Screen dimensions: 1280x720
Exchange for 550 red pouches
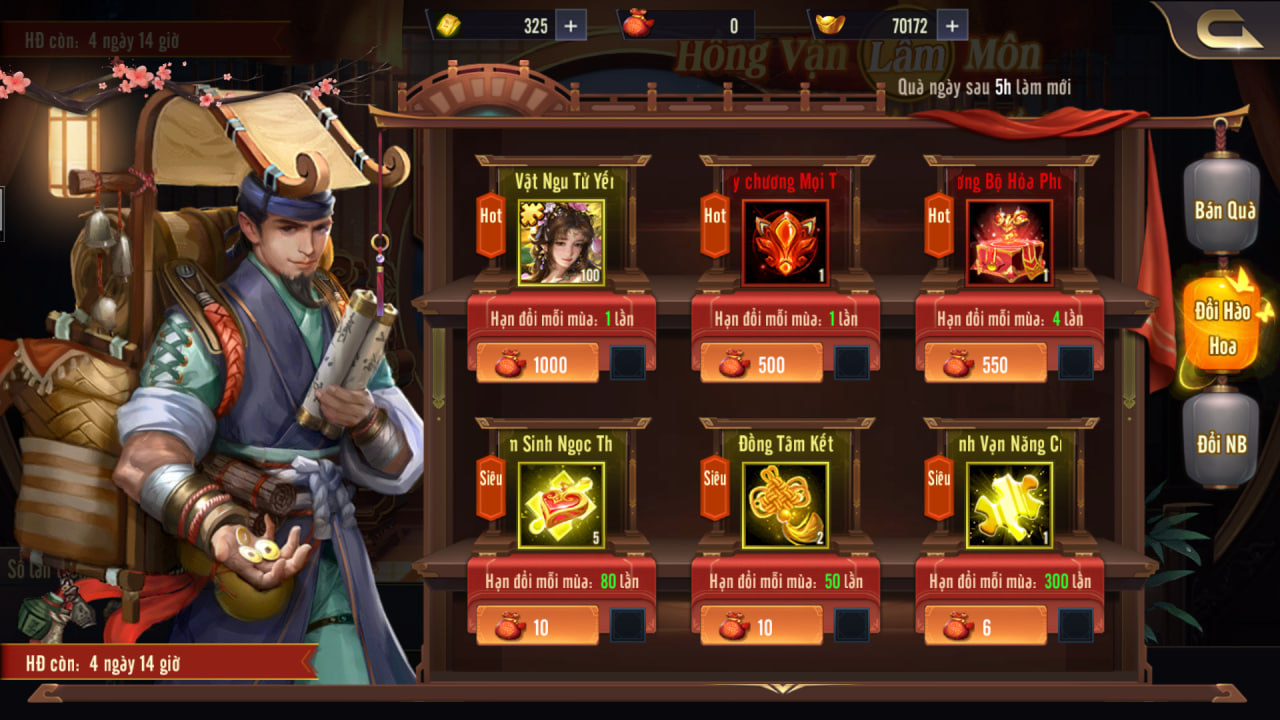985,364
